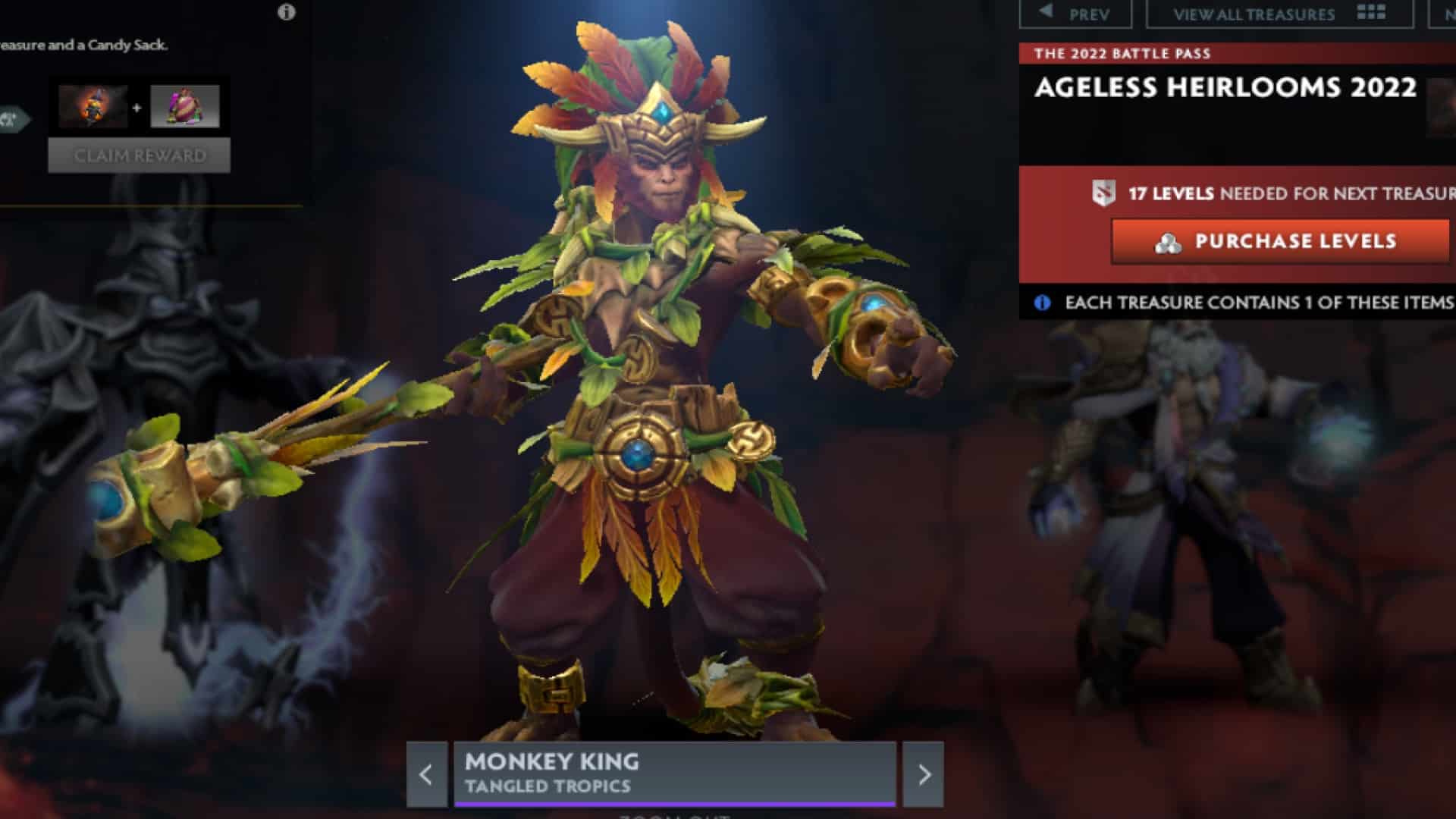Image resolution: width=1456 pixels, height=819 pixels.
Task: Select the previous hero with the left chevron
Action: tap(428, 774)
